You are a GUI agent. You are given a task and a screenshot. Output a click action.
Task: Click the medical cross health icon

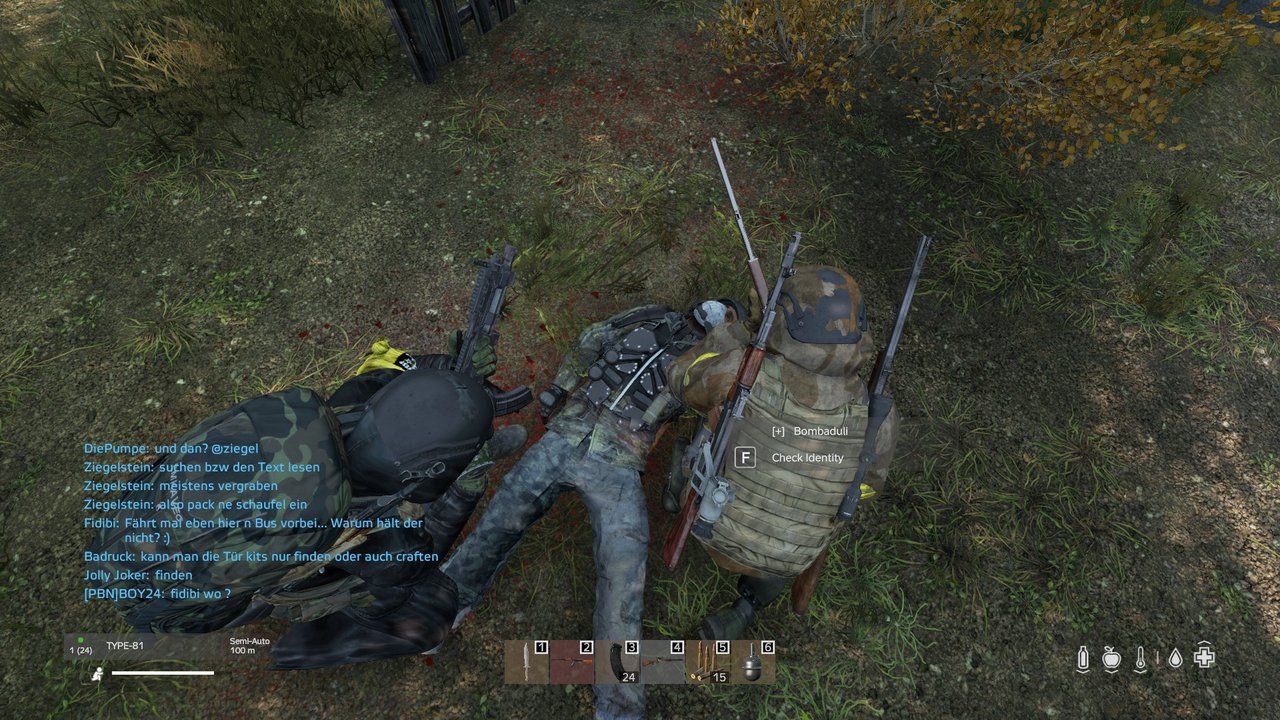coord(1205,658)
